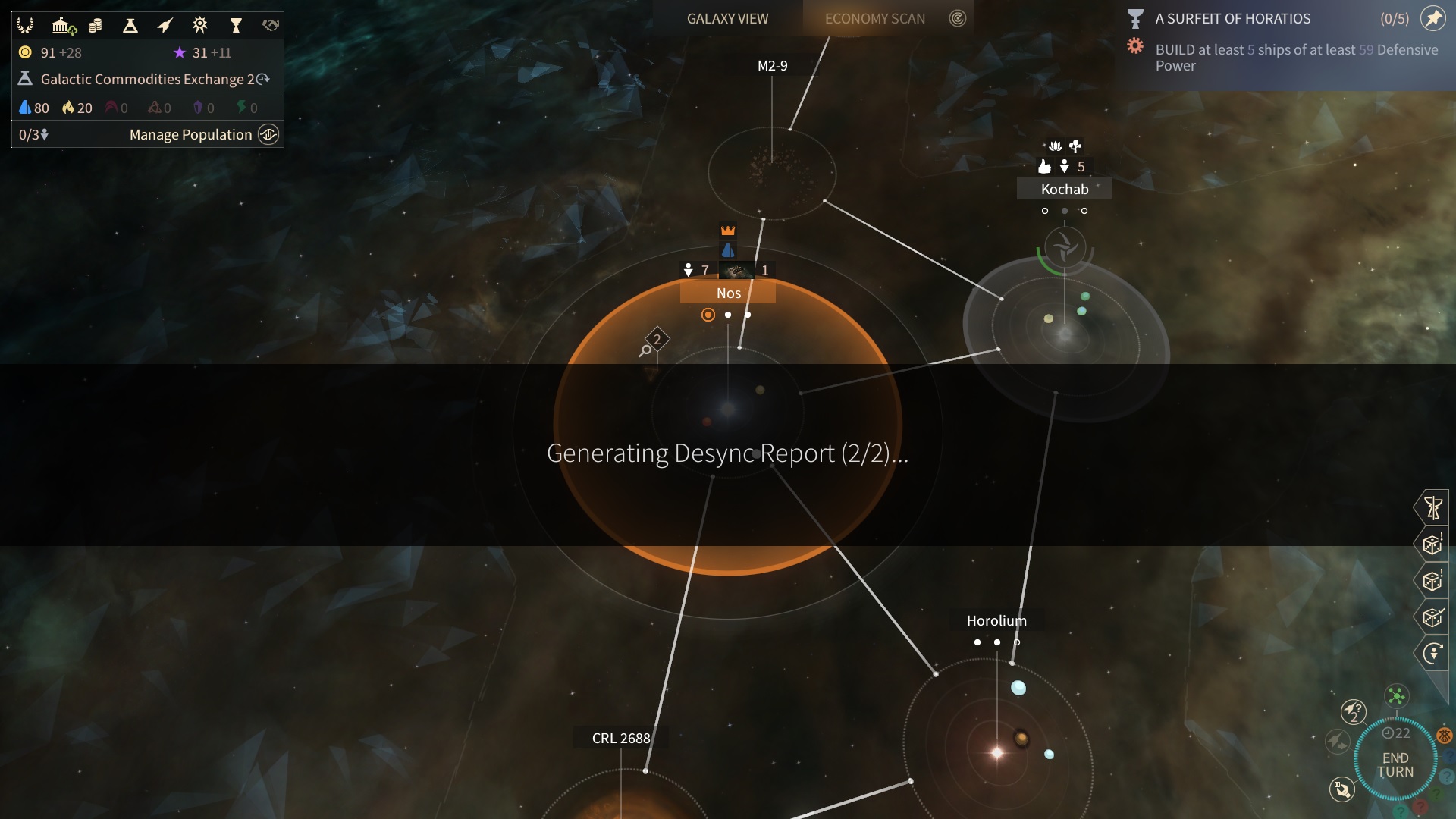Screen dimensions: 1456x819
Task: Open the empire laurel wreath screen
Action: [x=25, y=26]
